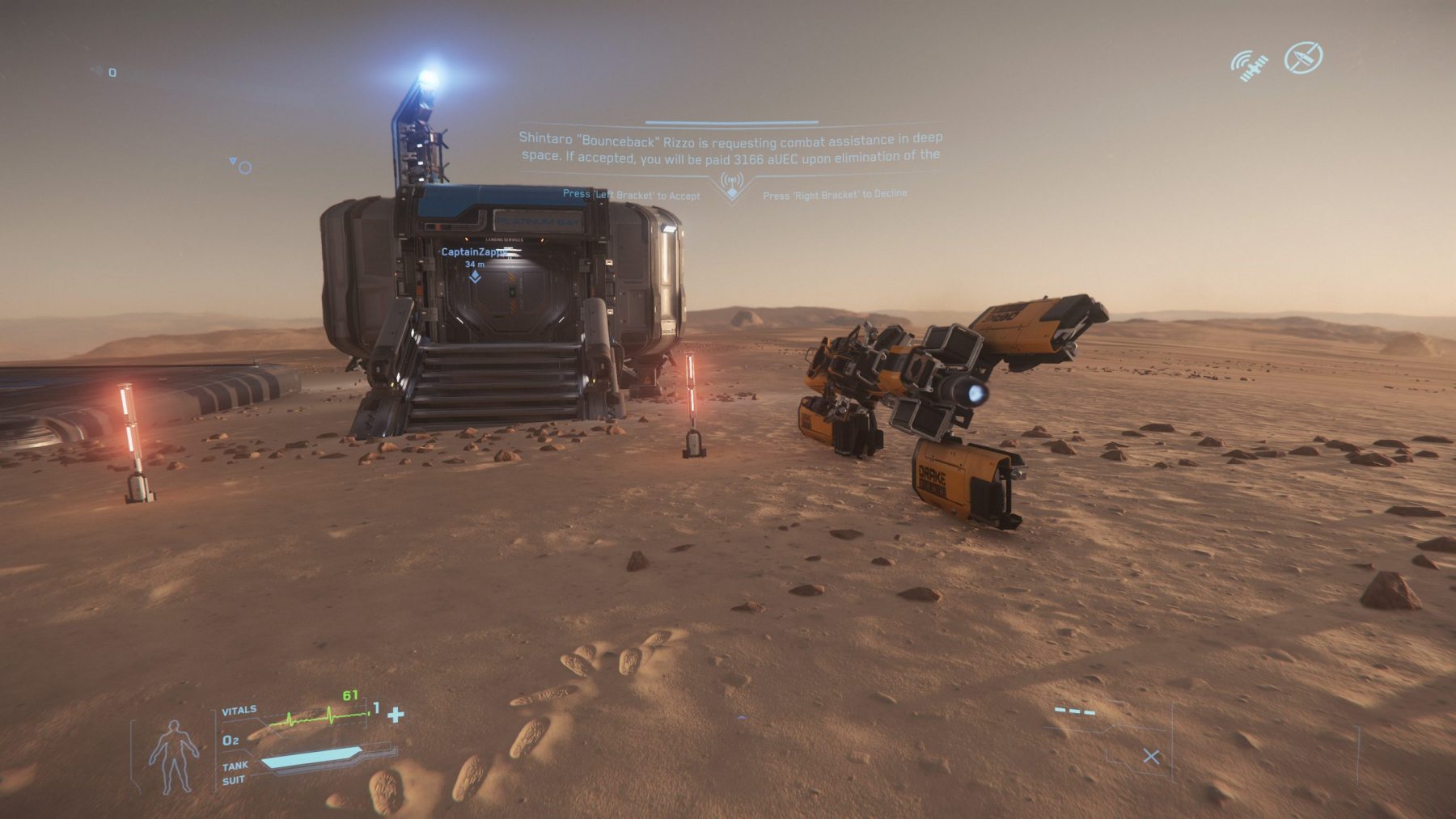The image size is (1456, 819).
Task: Click the medical plus icon beside vitals
Action: (x=396, y=715)
